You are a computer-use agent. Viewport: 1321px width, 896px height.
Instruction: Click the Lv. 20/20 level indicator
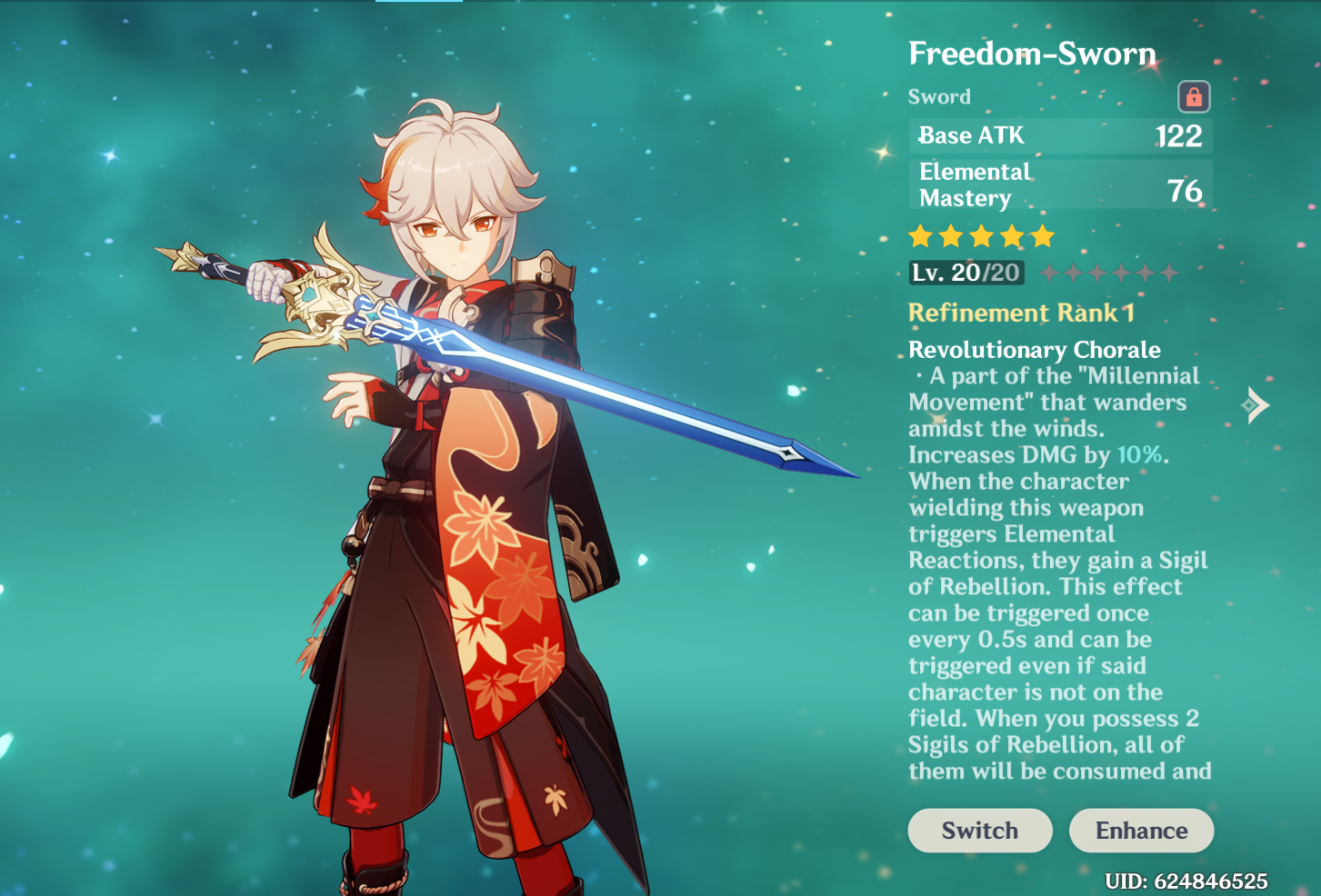coord(966,272)
